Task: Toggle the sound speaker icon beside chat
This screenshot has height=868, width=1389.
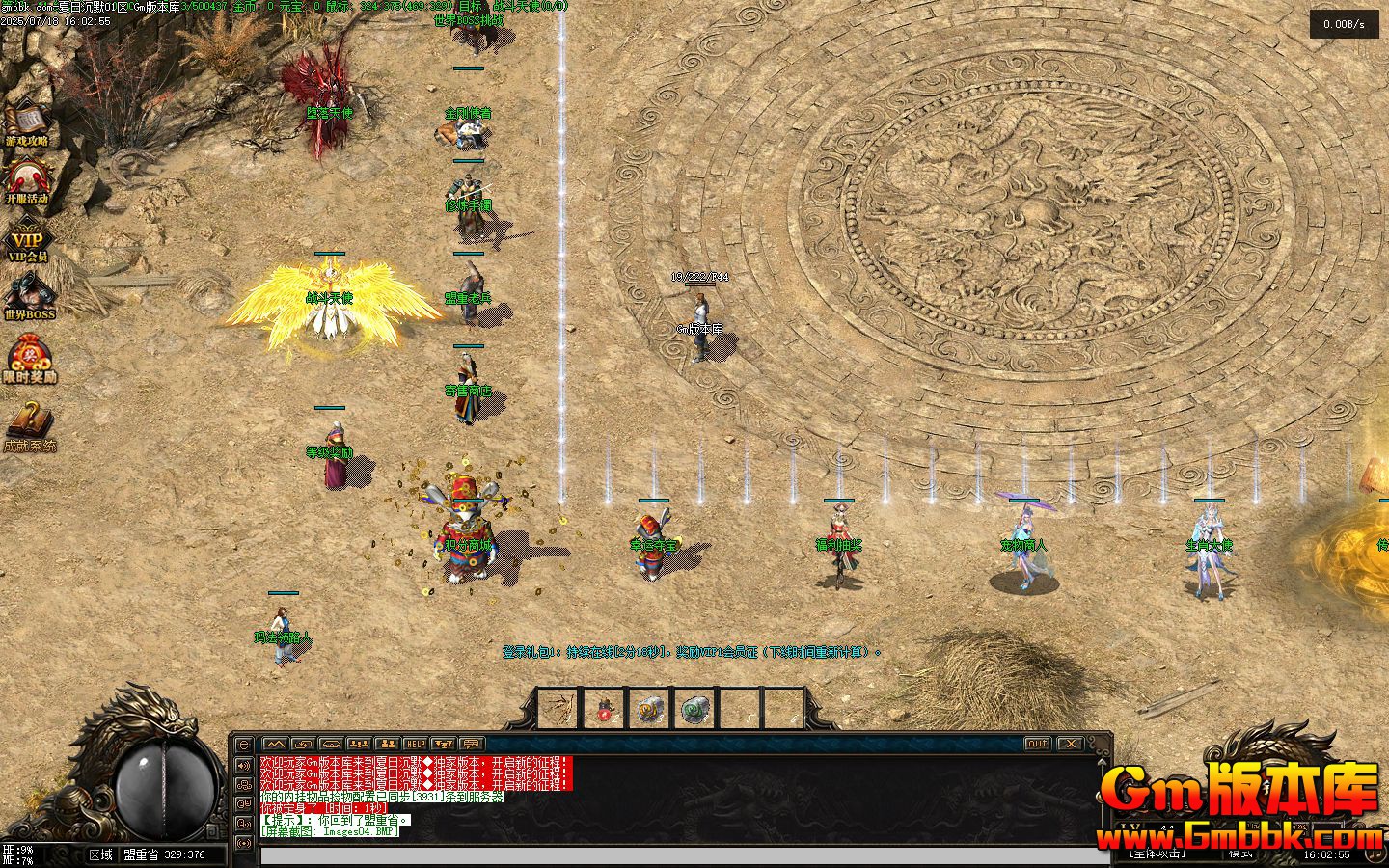Action: [x=243, y=765]
